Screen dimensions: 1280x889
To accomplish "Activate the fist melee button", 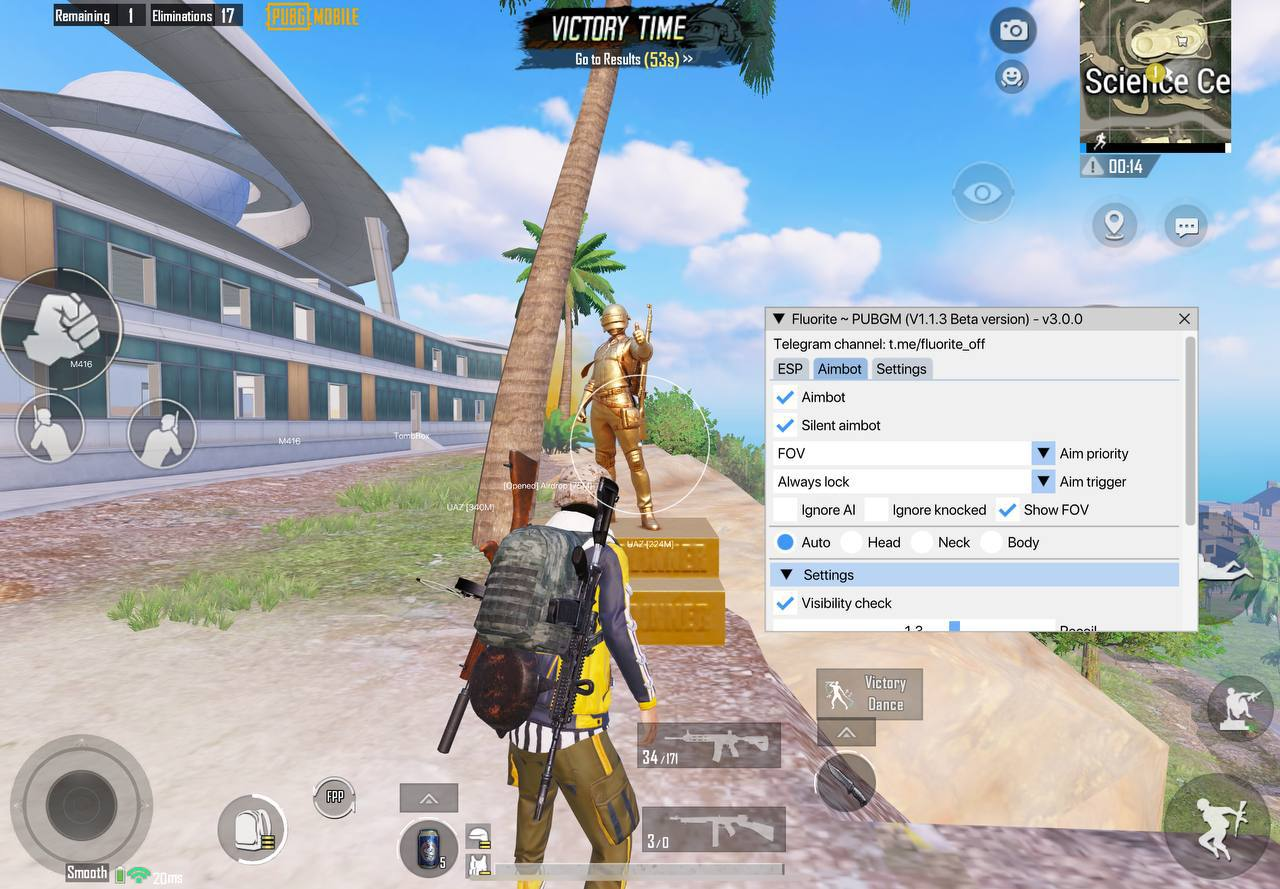I will pos(60,329).
